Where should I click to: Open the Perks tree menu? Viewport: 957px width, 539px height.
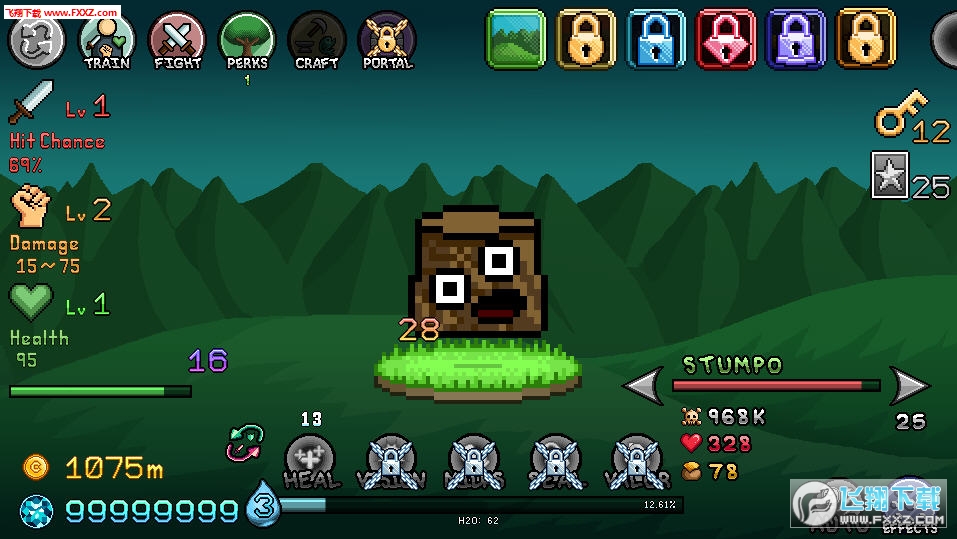pos(247,41)
